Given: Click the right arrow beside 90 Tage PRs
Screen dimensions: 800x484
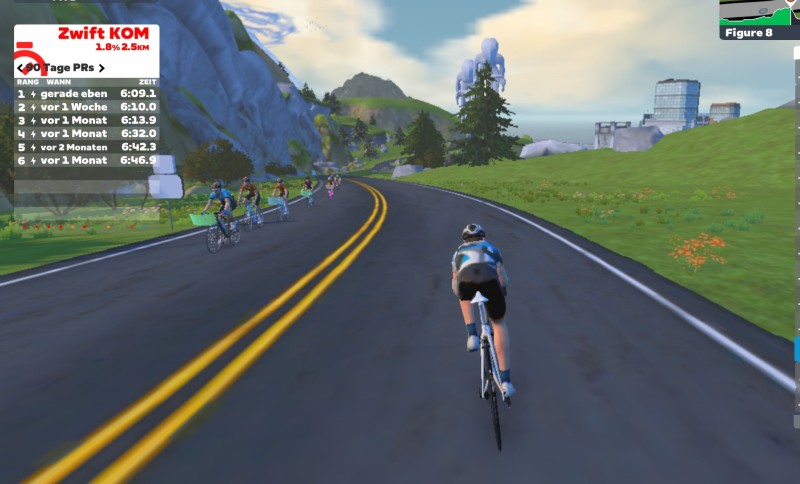Looking at the screenshot, I should tap(101, 68).
